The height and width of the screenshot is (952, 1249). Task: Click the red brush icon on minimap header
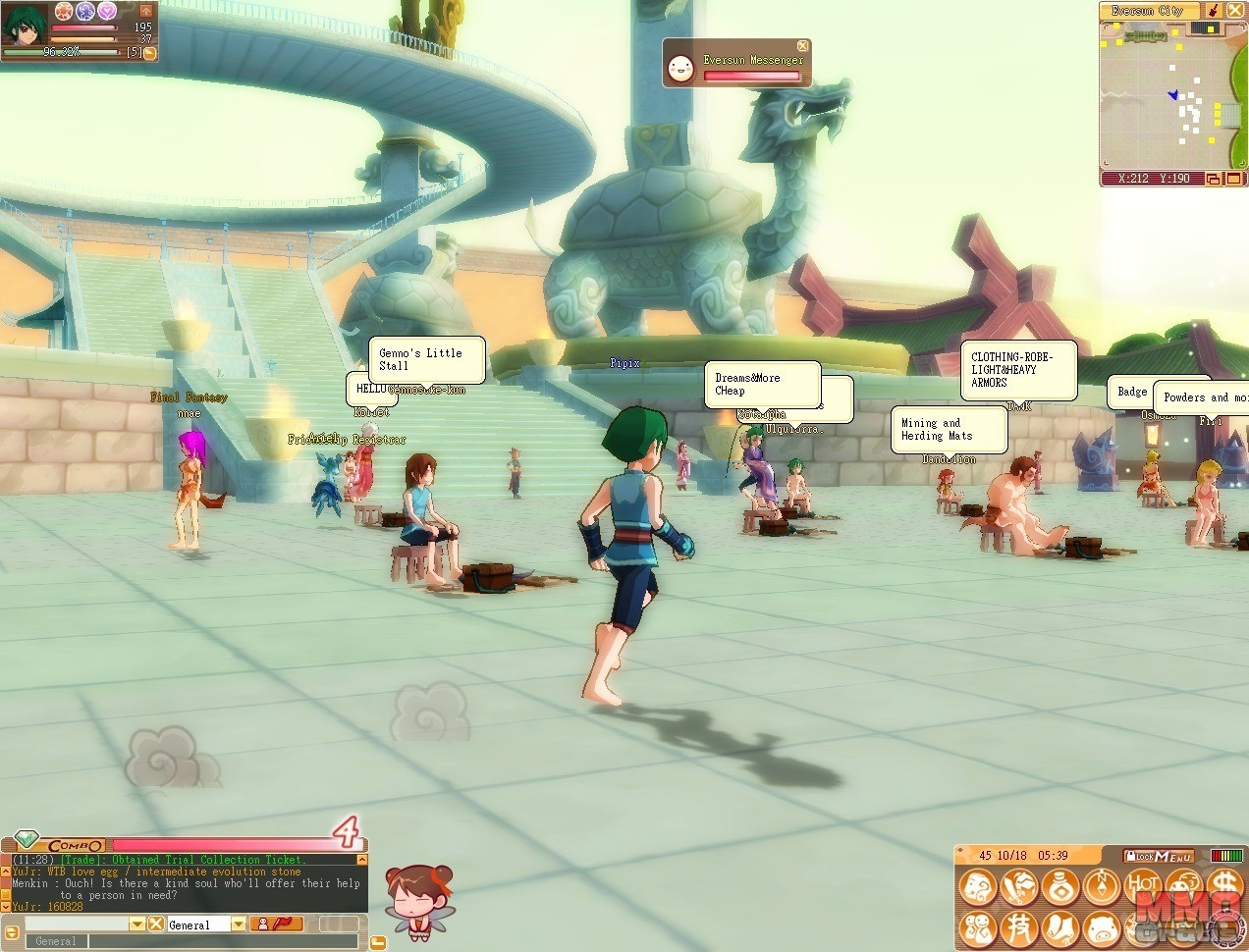(x=1213, y=11)
